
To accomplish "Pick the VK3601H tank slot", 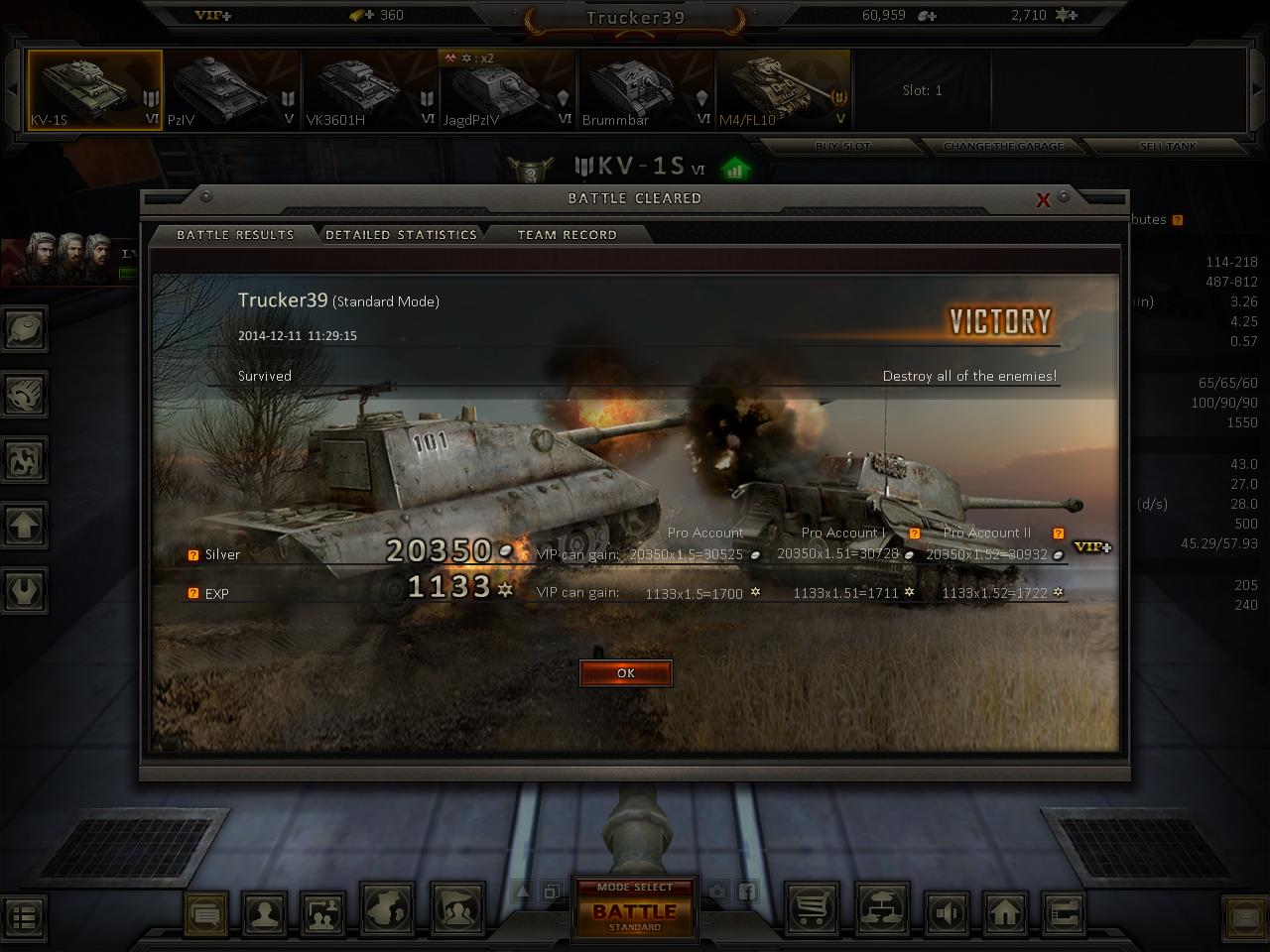I will click(x=370, y=91).
